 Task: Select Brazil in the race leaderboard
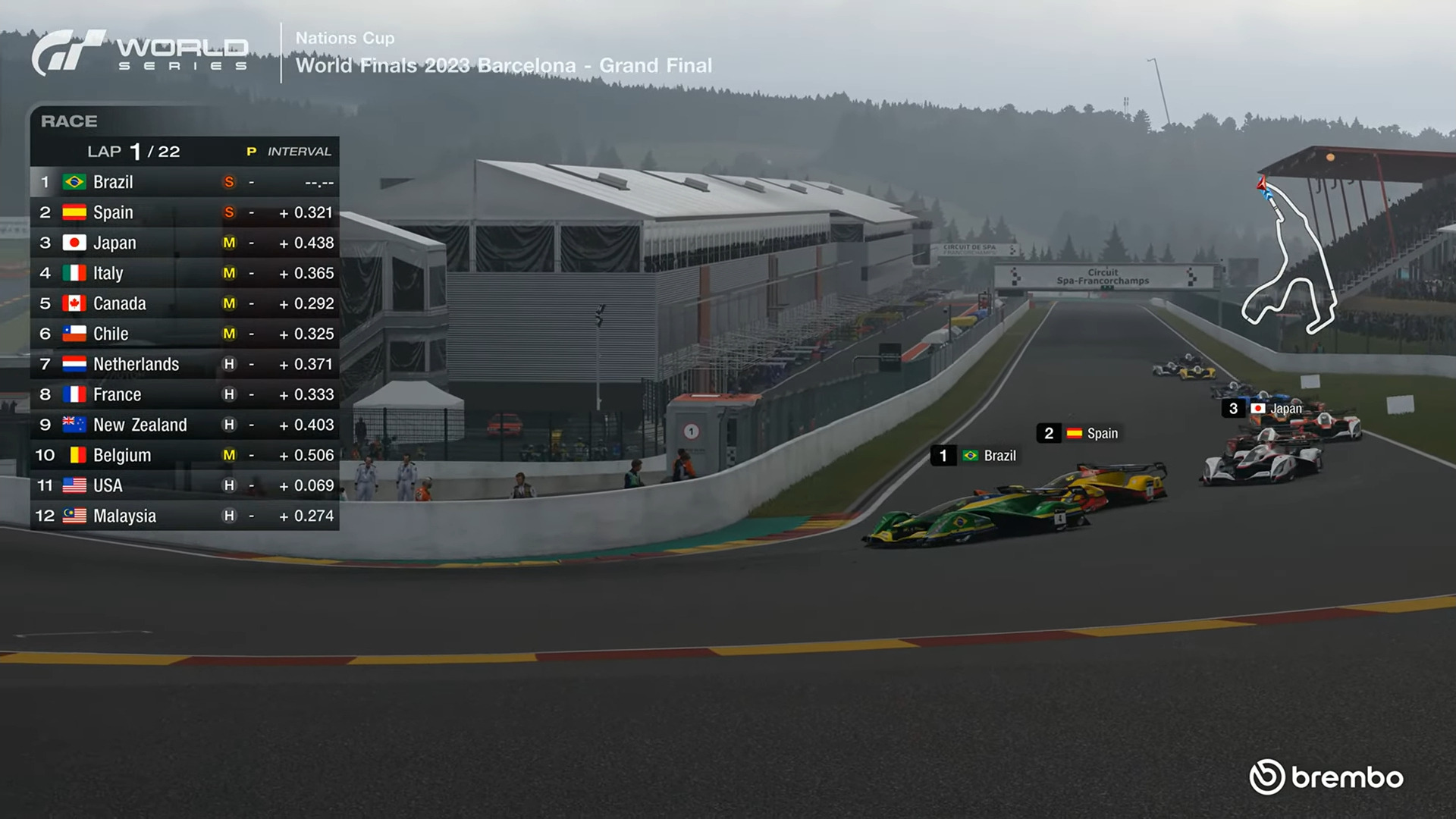pos(184,182)
